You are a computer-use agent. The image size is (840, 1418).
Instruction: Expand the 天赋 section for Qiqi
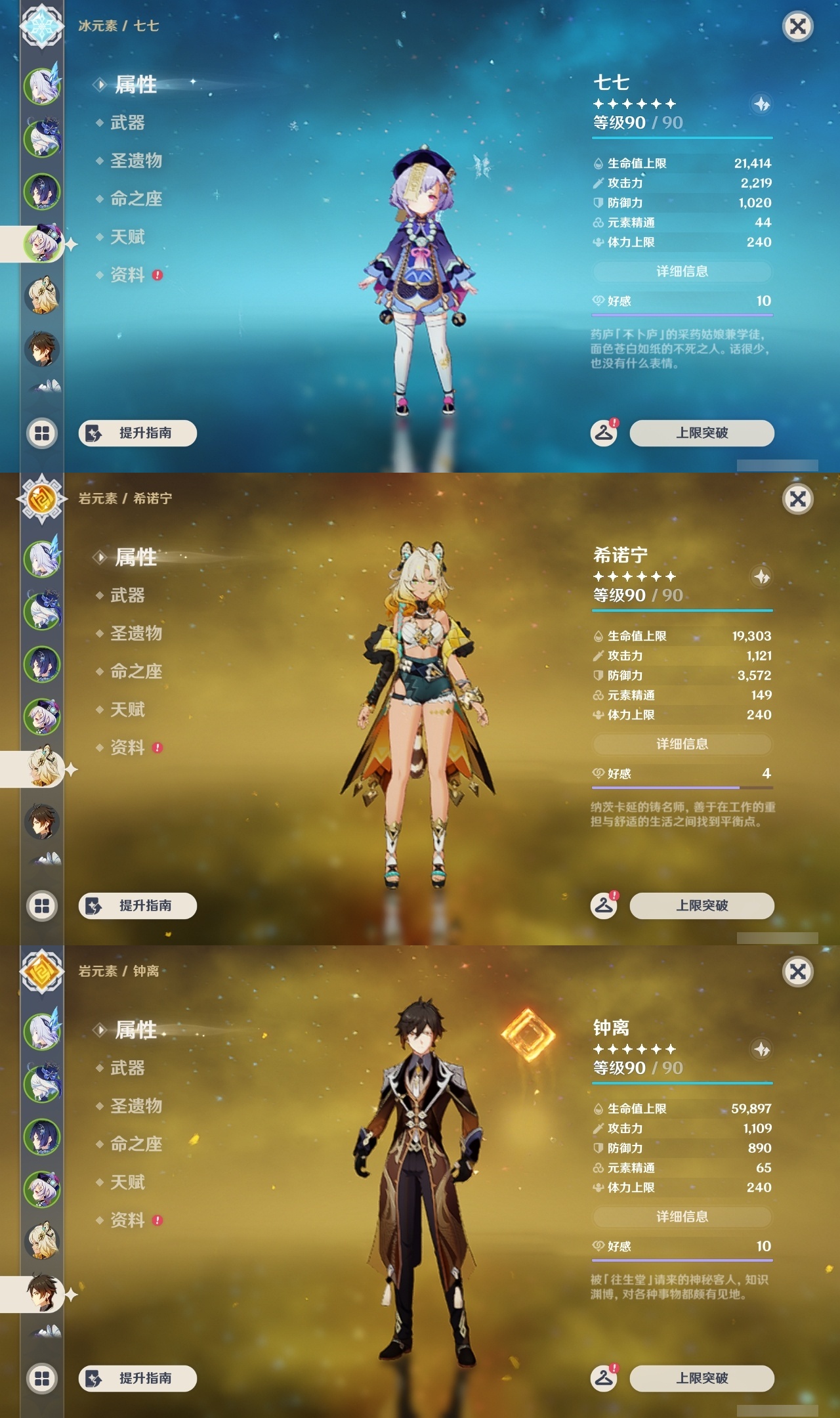tap(129, 238)
